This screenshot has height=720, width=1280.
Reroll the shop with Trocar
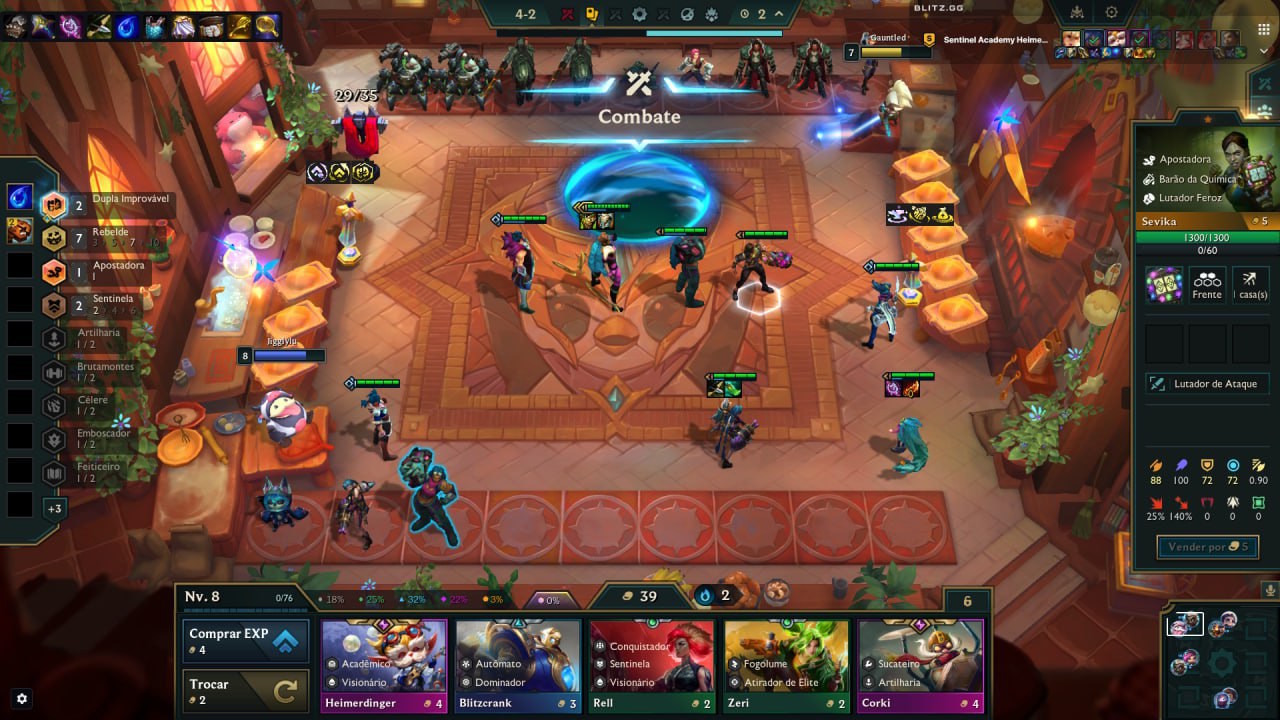[x=244, y=691]
